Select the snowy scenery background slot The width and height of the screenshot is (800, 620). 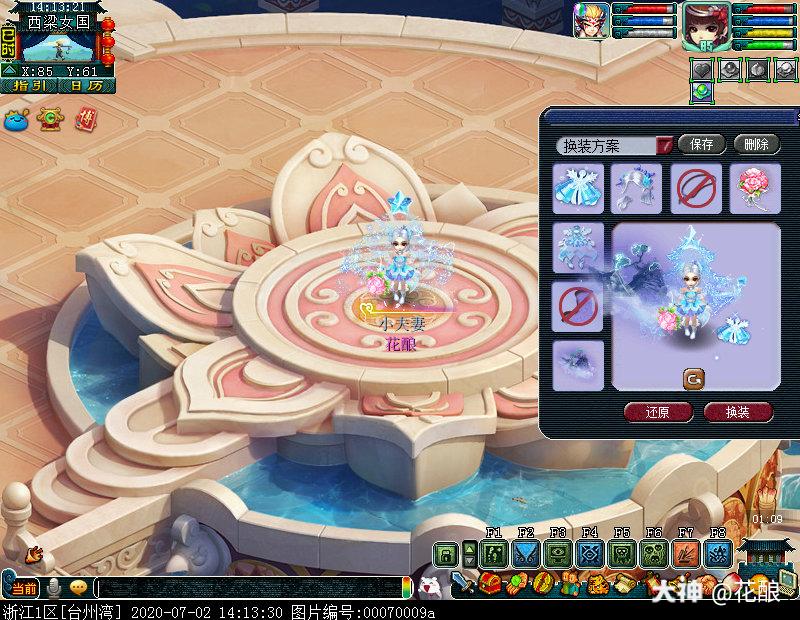[578, 364]
